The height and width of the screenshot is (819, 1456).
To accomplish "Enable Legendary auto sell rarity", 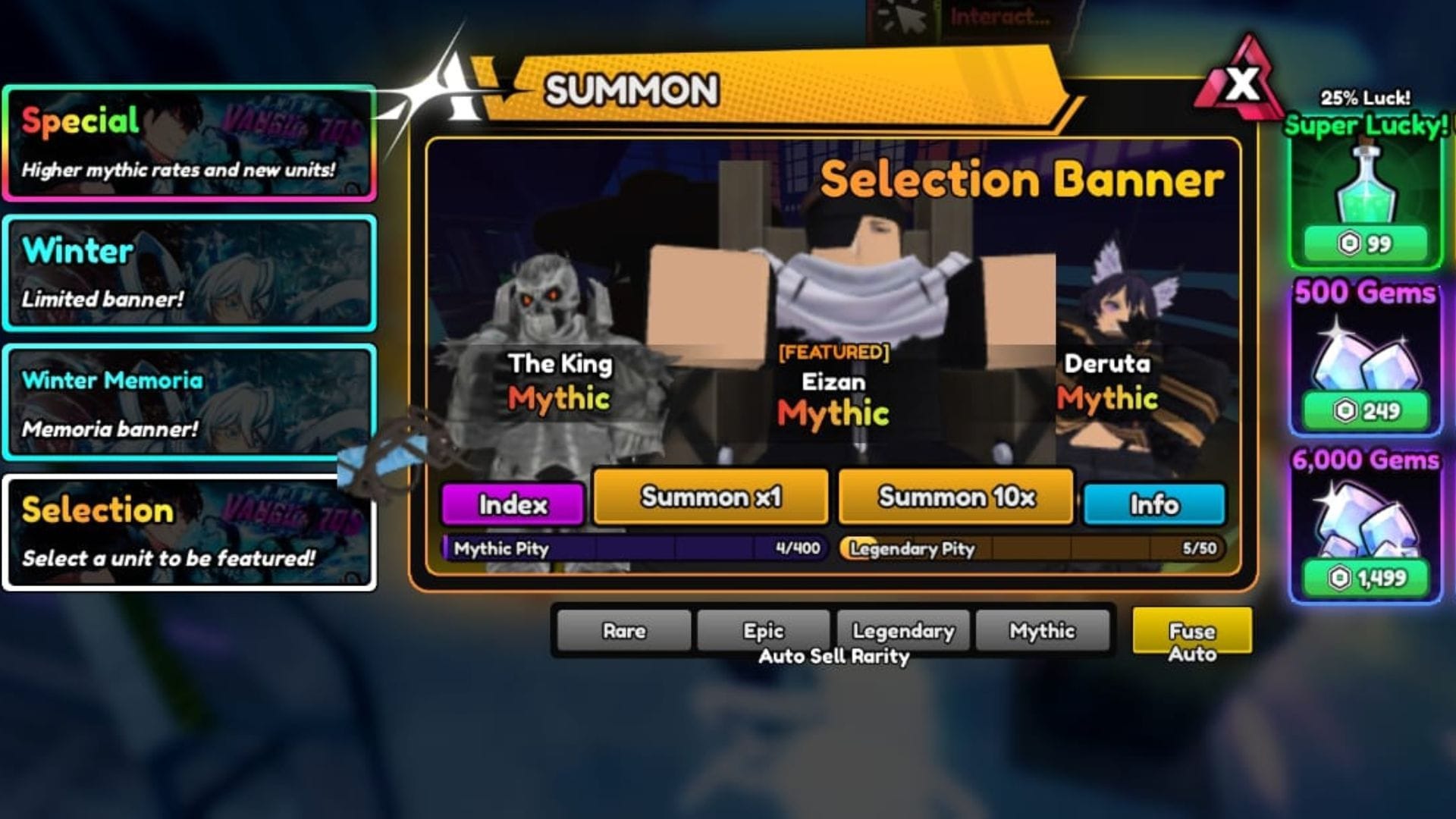I will click(903, 631).
